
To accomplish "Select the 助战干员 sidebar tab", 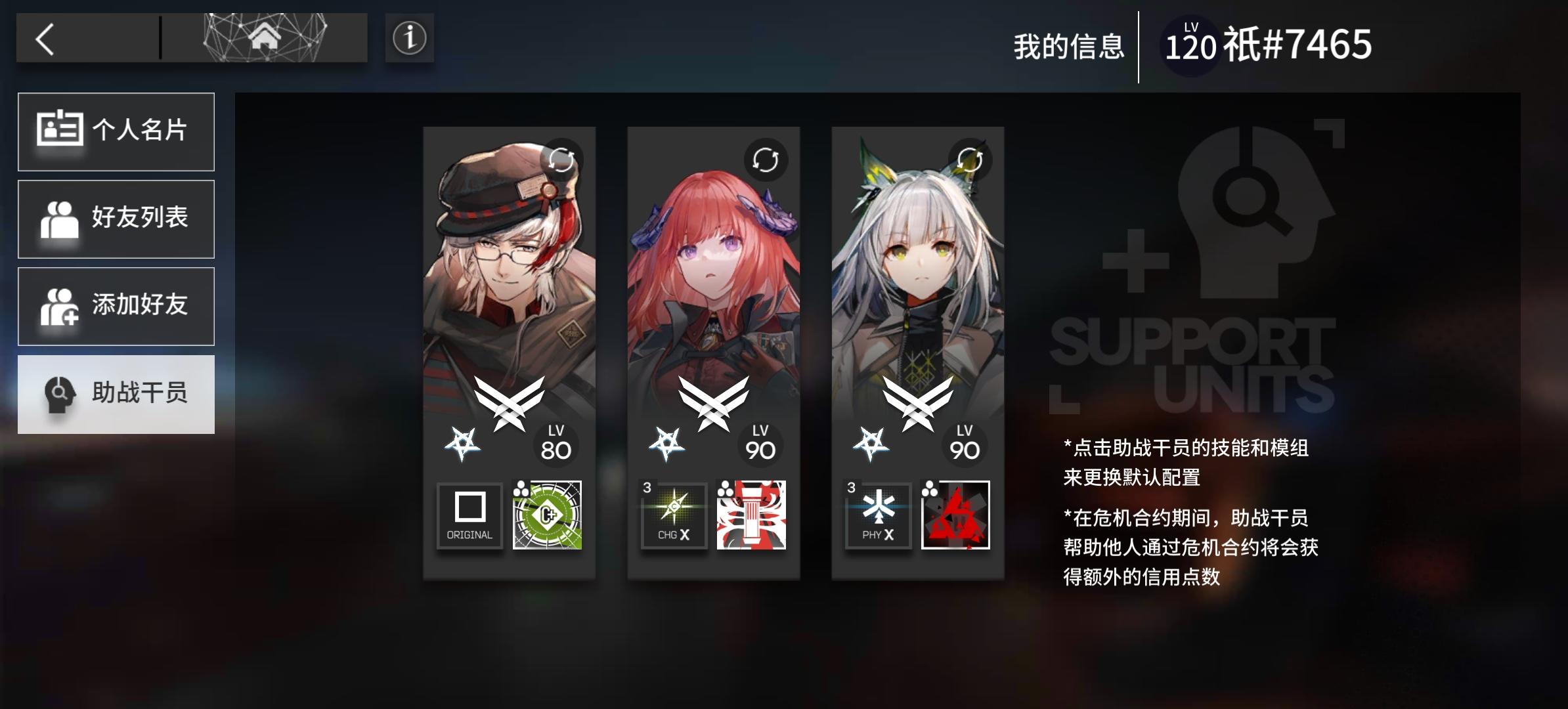I will point(116,395).
